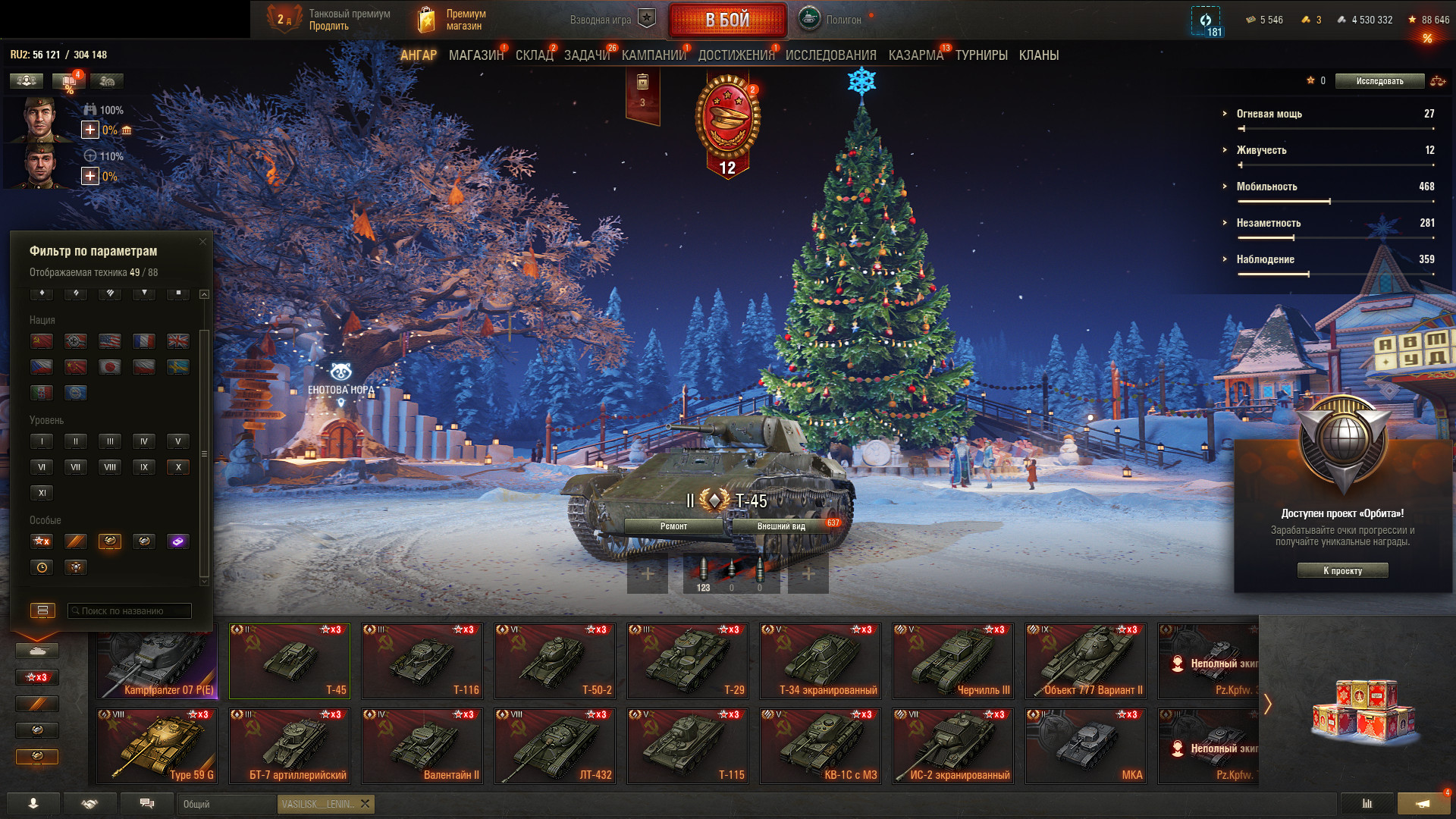This screenshot has height=819, width=1456.
Task: Close the VASILISK chat tab
Action: [366, 804]
